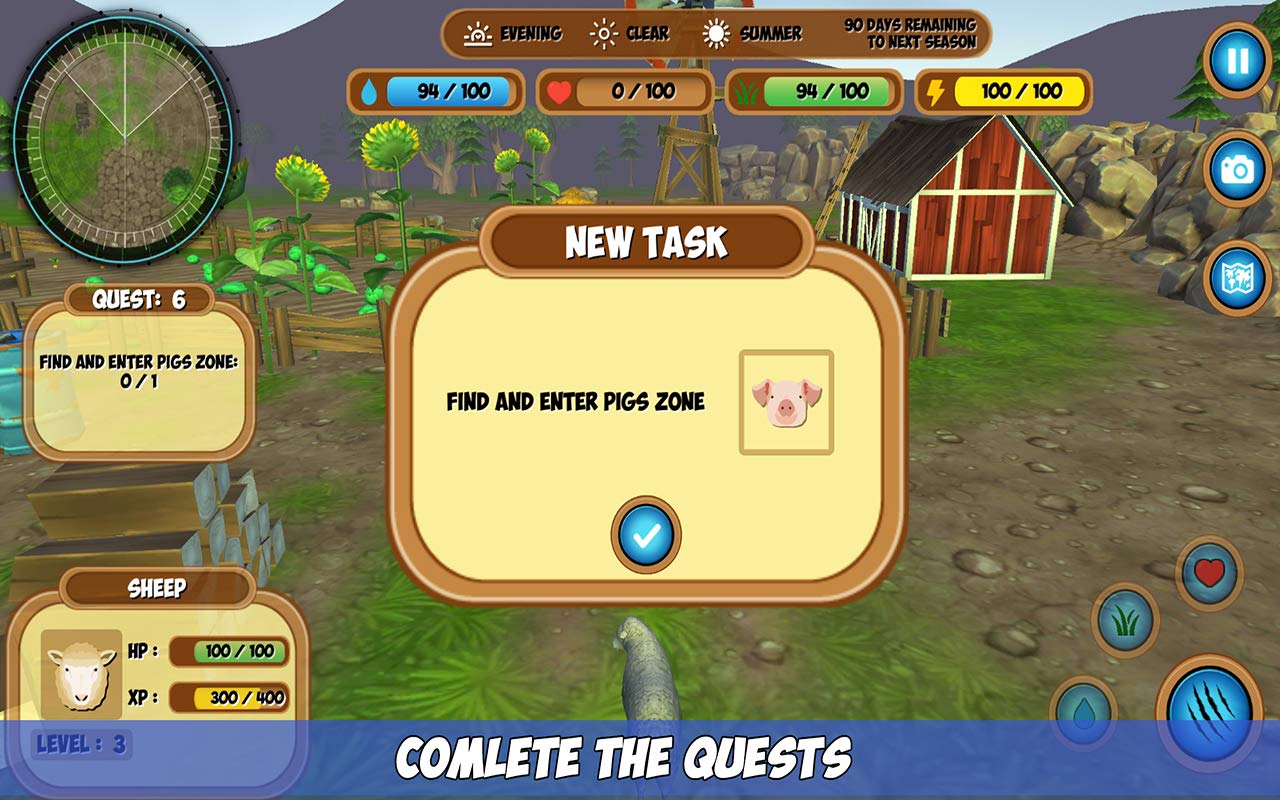Click the water droplet stat icon
The width and height of the screenshot is (1280, 800).
(x=369, y=91)
